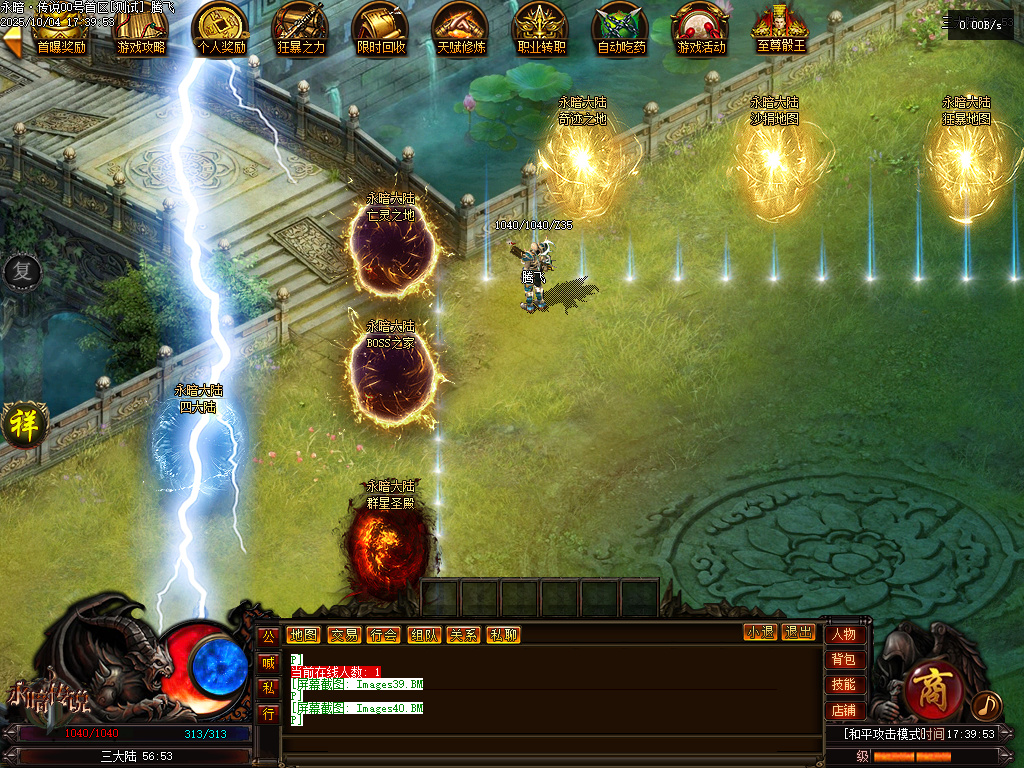Open the 背包 bag inventory
The width and height of the screenshot is (1024, 768).
point(844,659)
